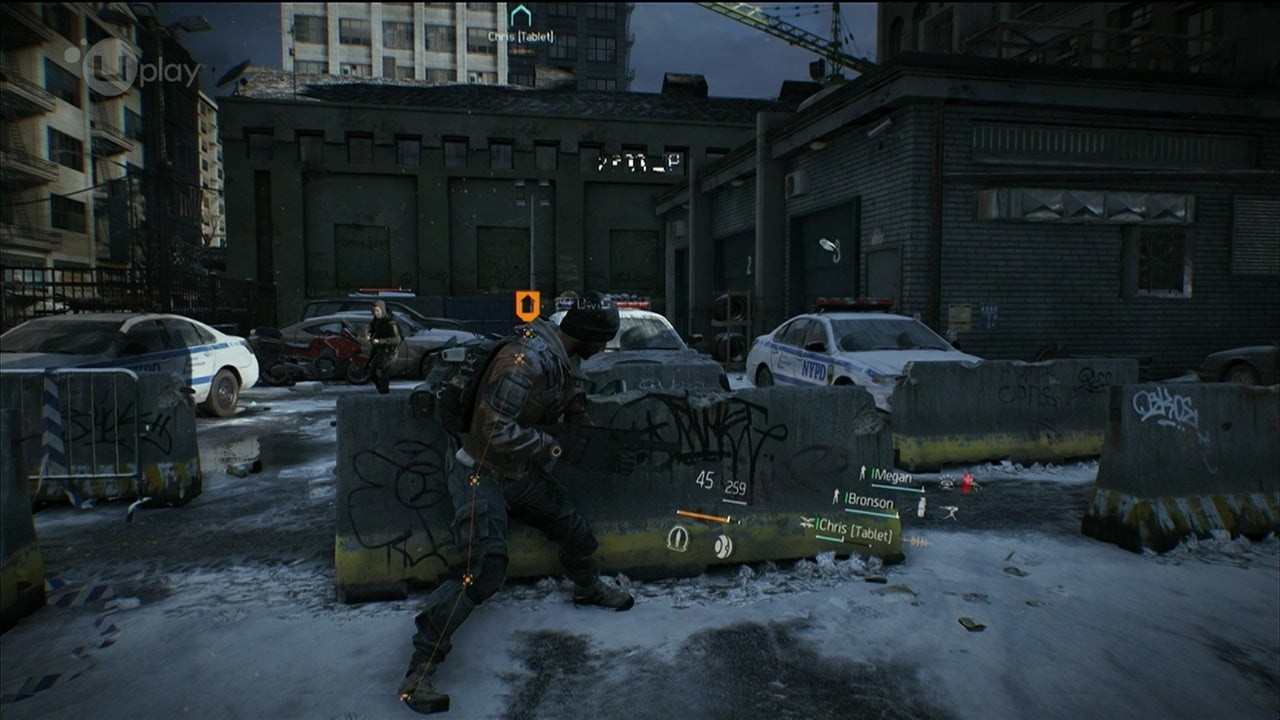Click Bronson's turret skill icon
The width and height of the screenshot is (1280, 720).
click(x=947, y=511)
